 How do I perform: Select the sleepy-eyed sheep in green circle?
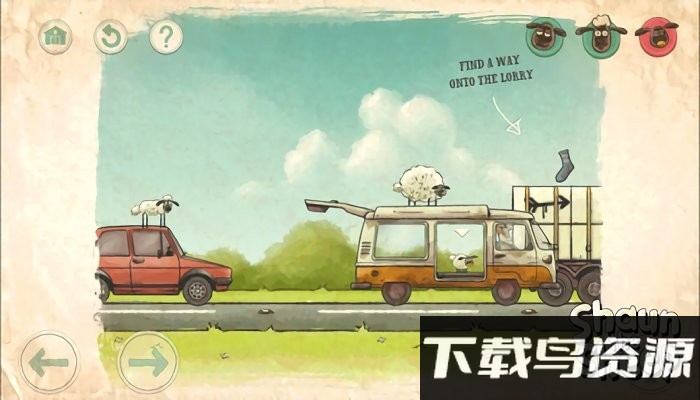pos(545,36)
